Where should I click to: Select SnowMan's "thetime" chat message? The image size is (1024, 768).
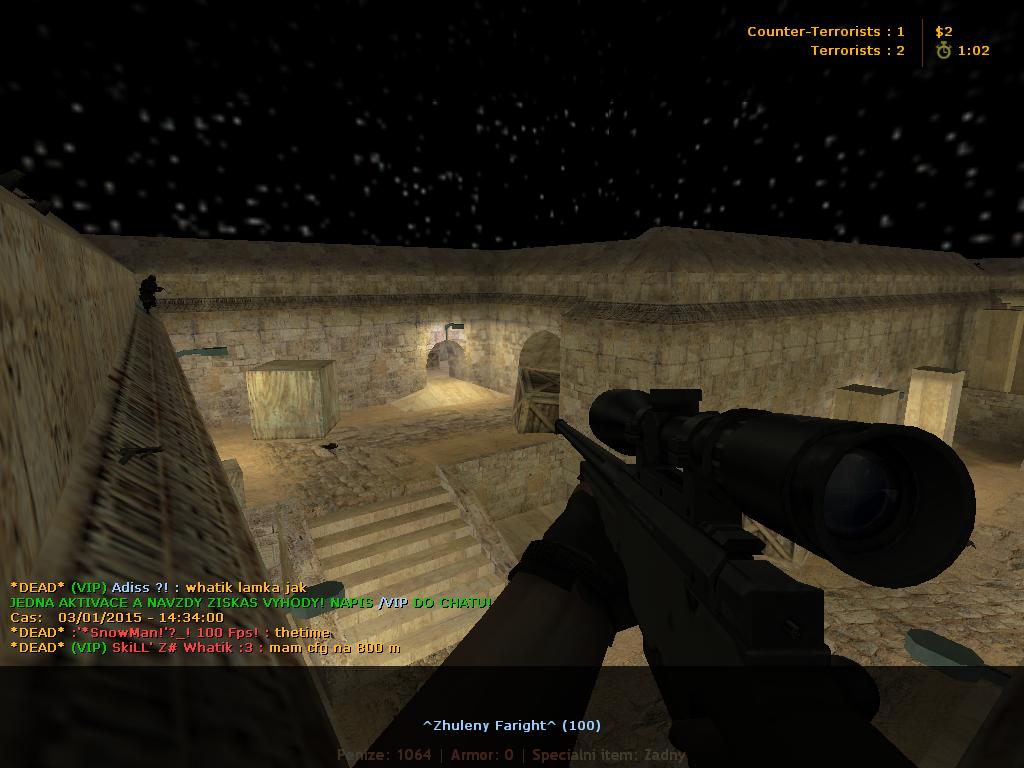[170, 632]
